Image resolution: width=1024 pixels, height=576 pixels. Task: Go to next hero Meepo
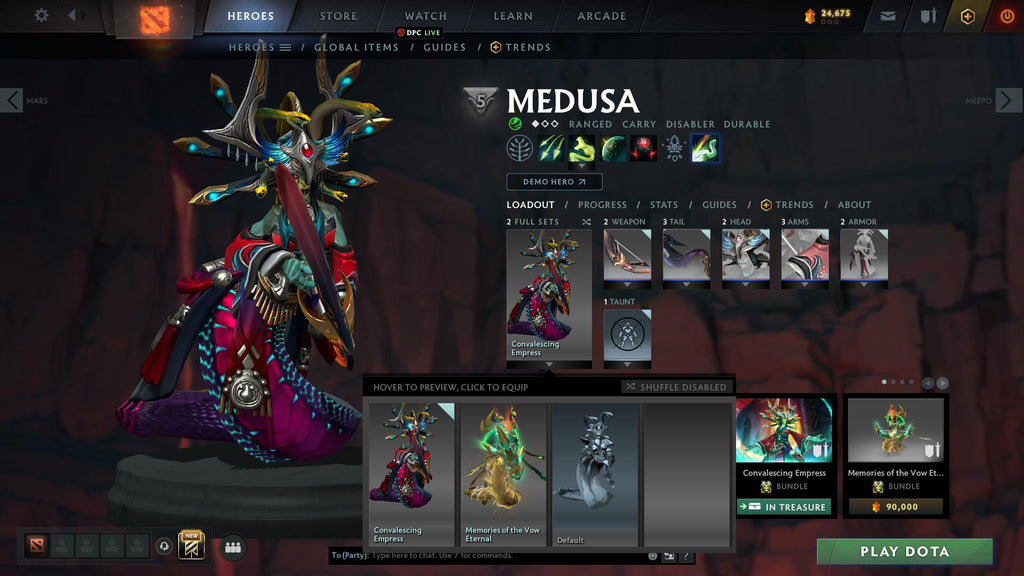tap(1008, 100)
